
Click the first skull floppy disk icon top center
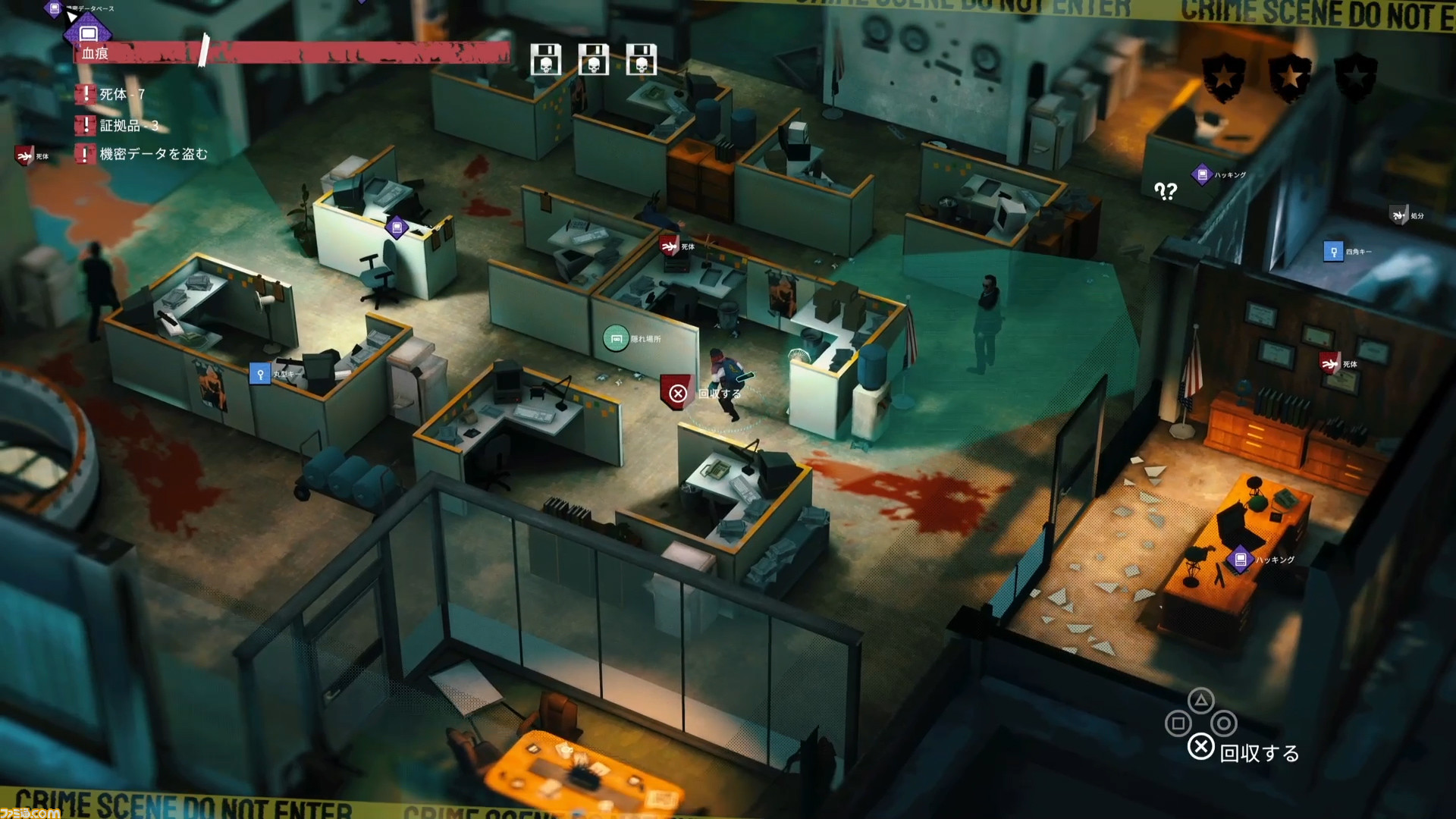click(544, 60)
